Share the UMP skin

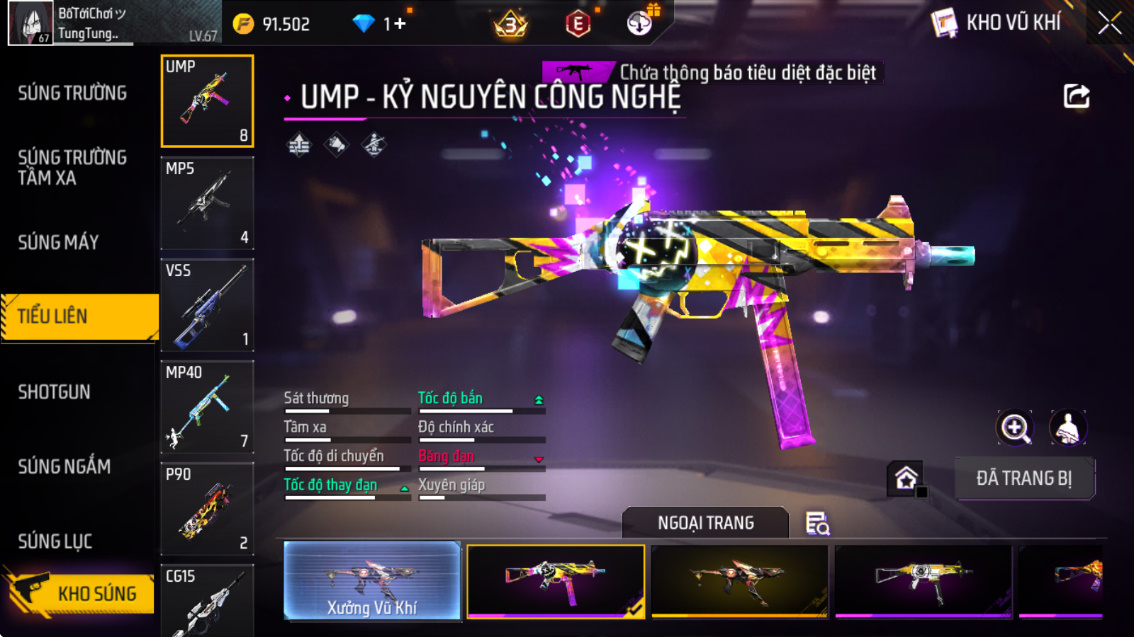pyautogui.click(x=1076, y=96)
